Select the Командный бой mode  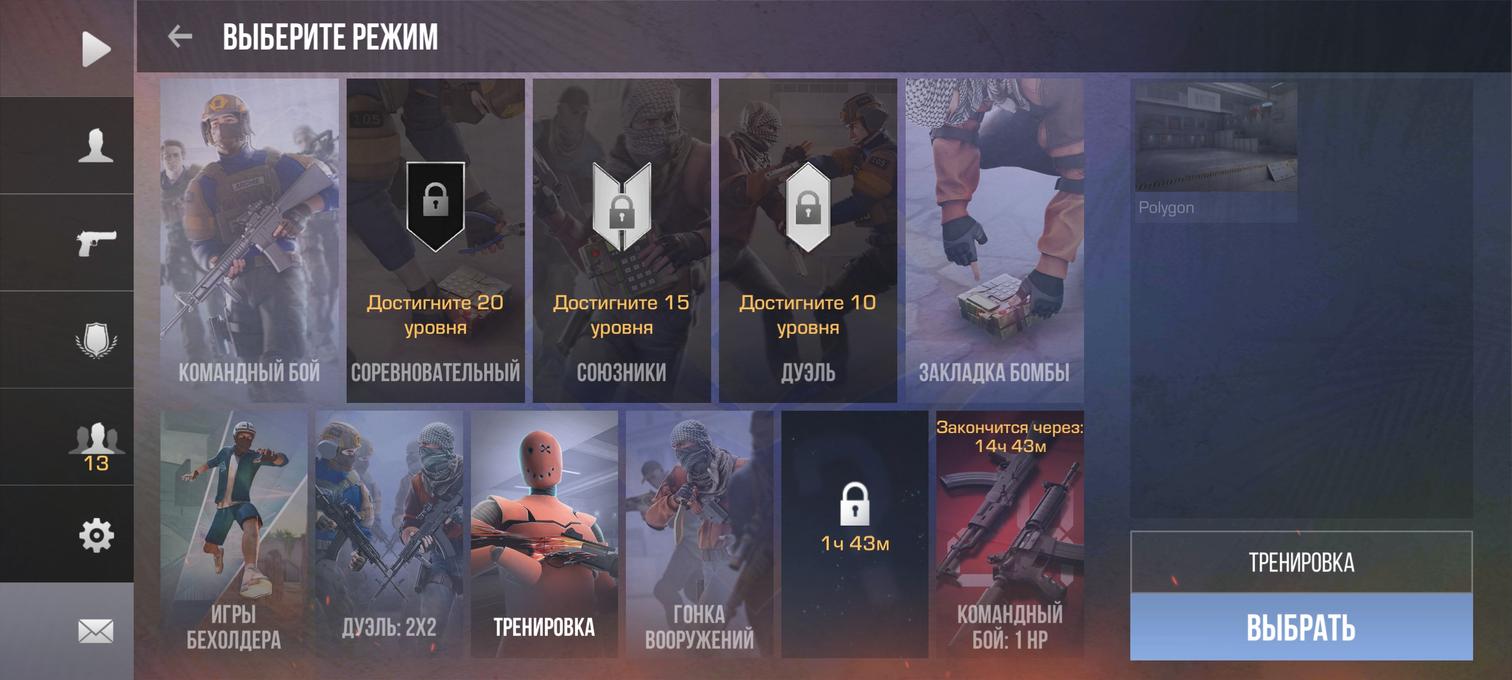[x=249, y=240]
